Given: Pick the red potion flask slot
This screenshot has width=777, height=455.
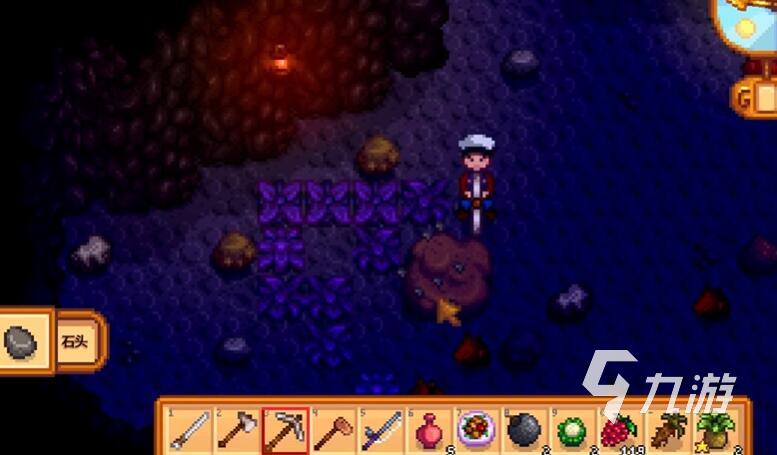Looking at the screenshot, I should (x=428, y=430).
